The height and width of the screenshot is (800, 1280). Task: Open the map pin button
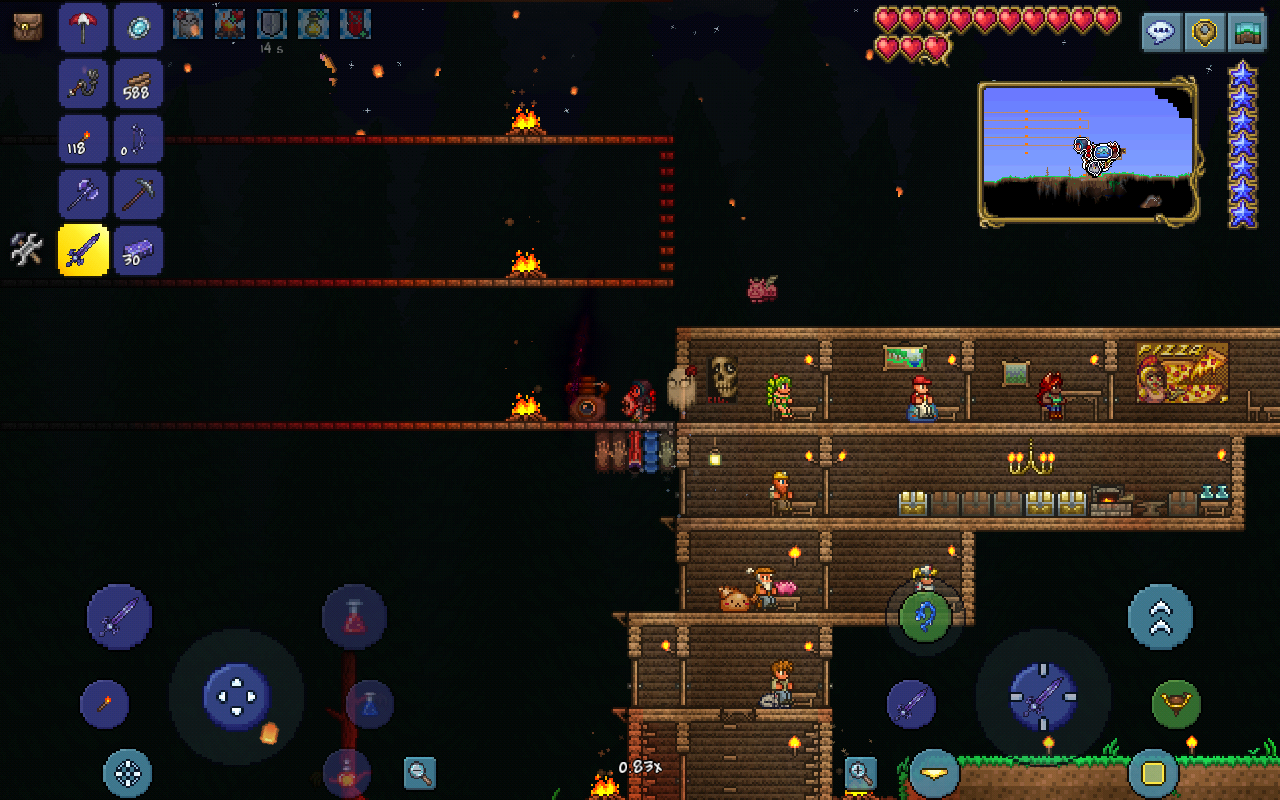tap(1204, 31)
